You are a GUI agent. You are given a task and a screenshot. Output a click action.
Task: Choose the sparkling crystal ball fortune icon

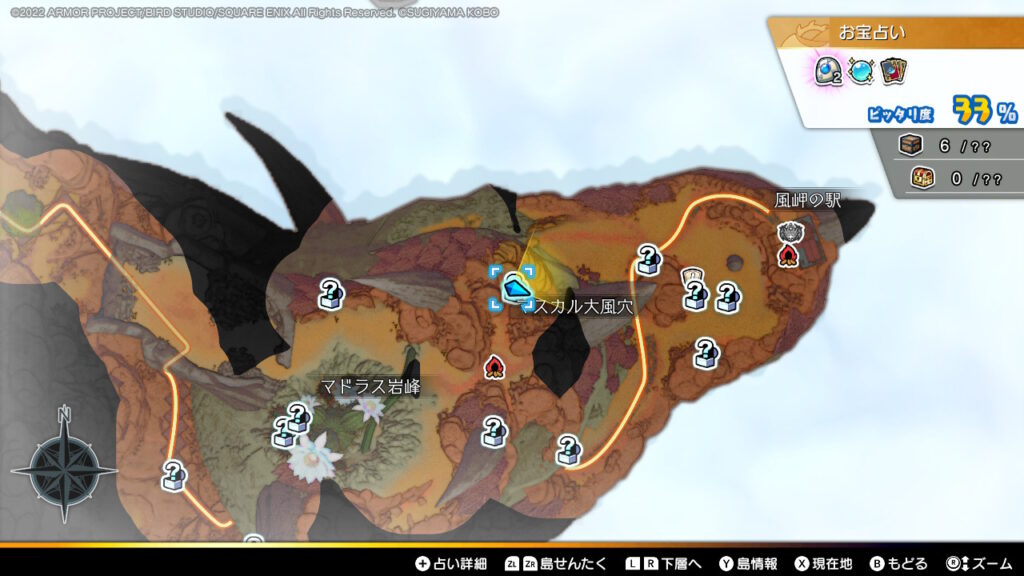861,71
